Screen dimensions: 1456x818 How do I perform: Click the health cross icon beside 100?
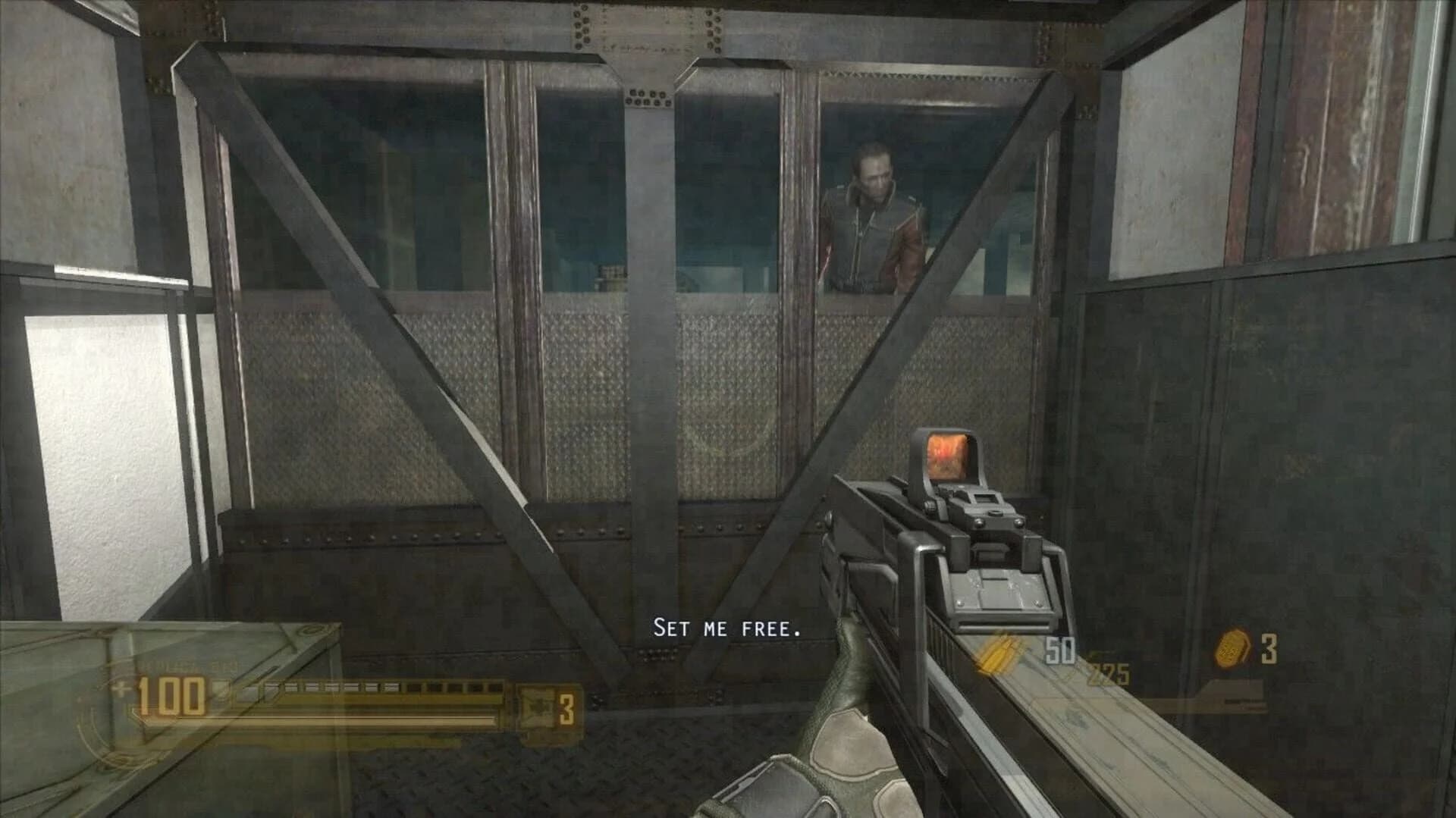(124, 688)
